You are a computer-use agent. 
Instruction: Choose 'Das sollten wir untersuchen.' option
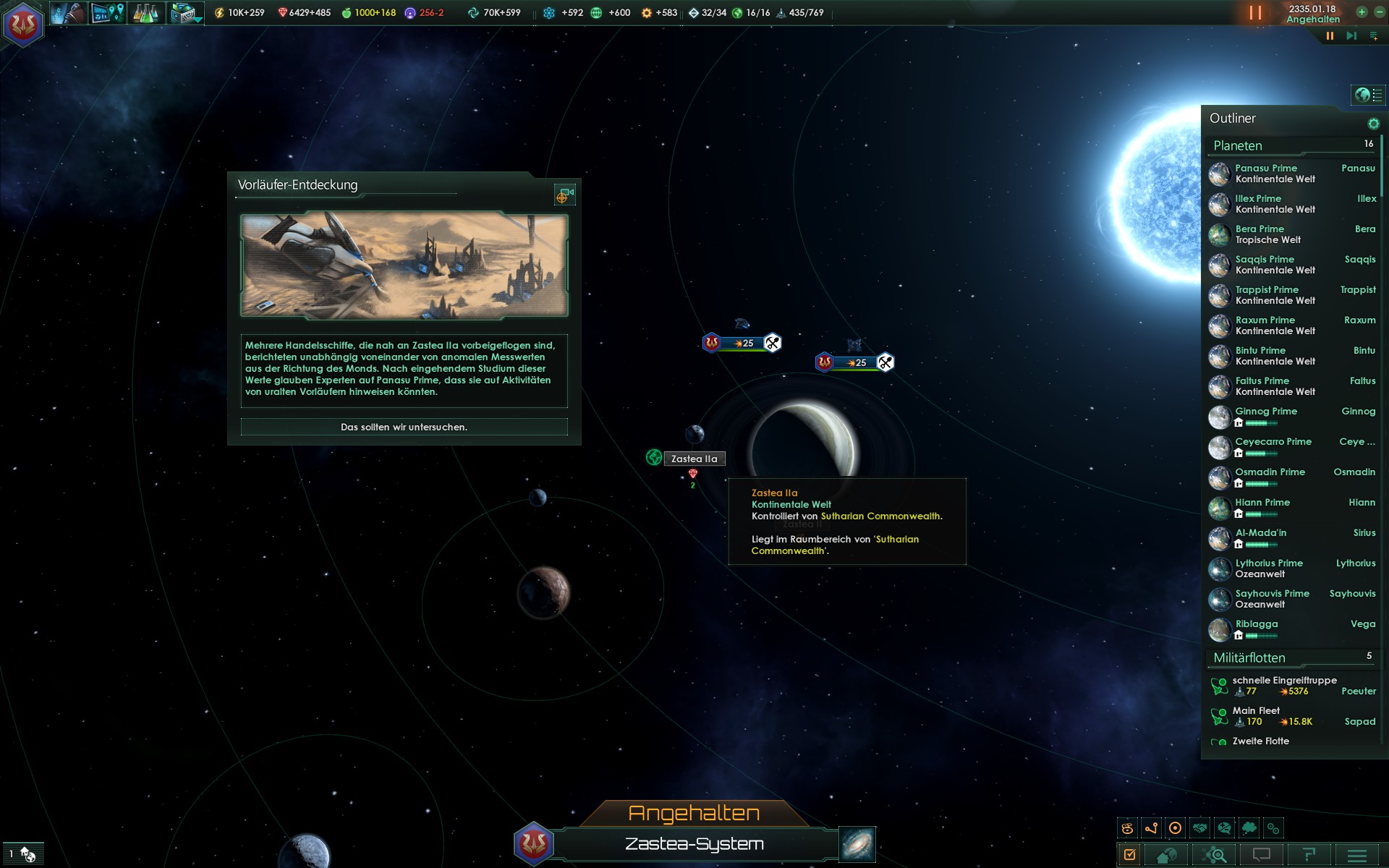[404, 427]
